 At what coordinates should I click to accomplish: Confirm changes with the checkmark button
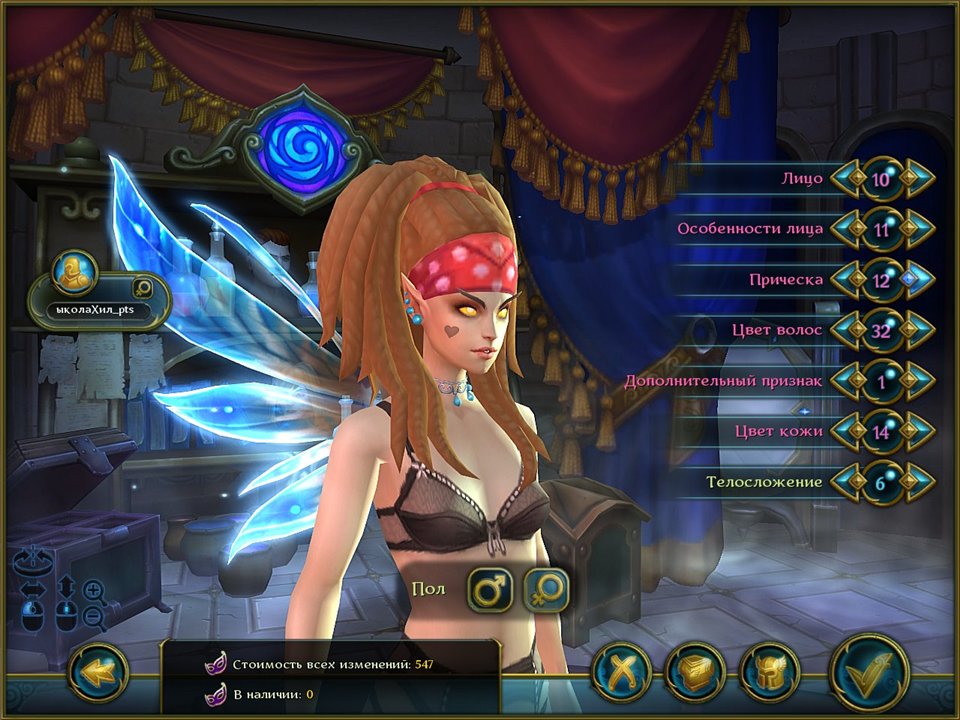tap(869, 671)
